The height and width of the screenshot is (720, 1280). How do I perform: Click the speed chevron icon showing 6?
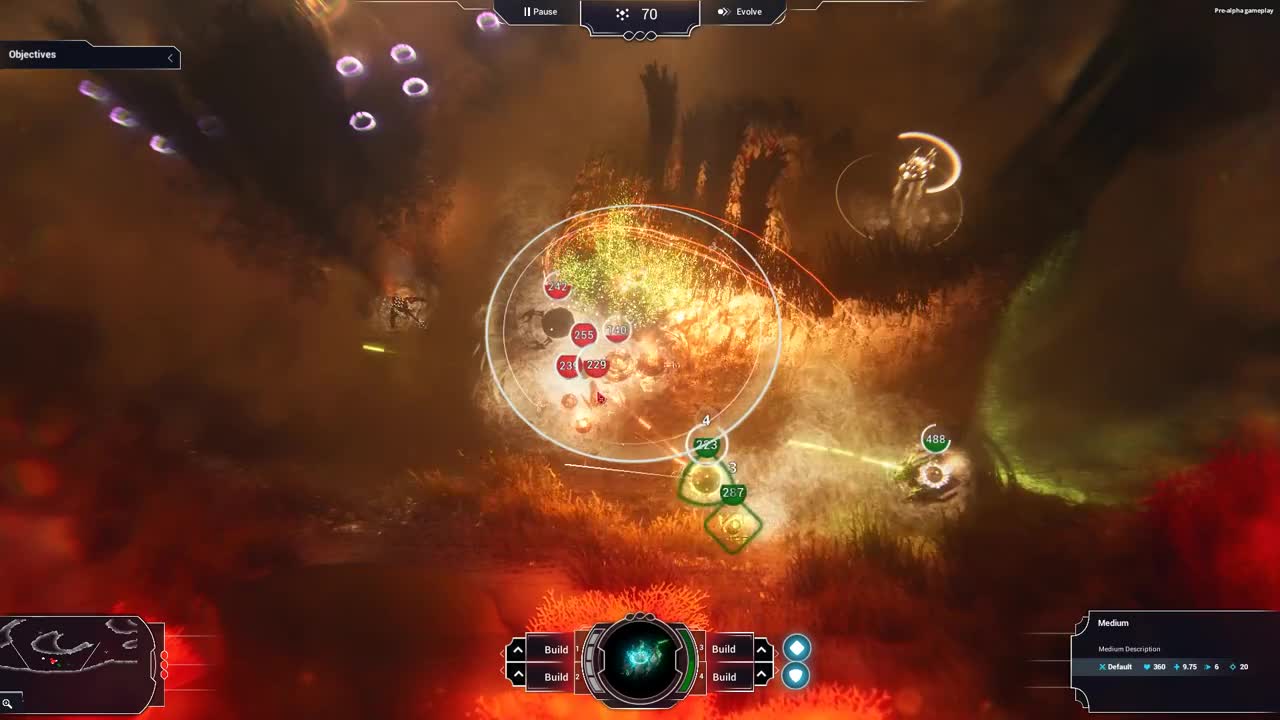coord(1208,666)
